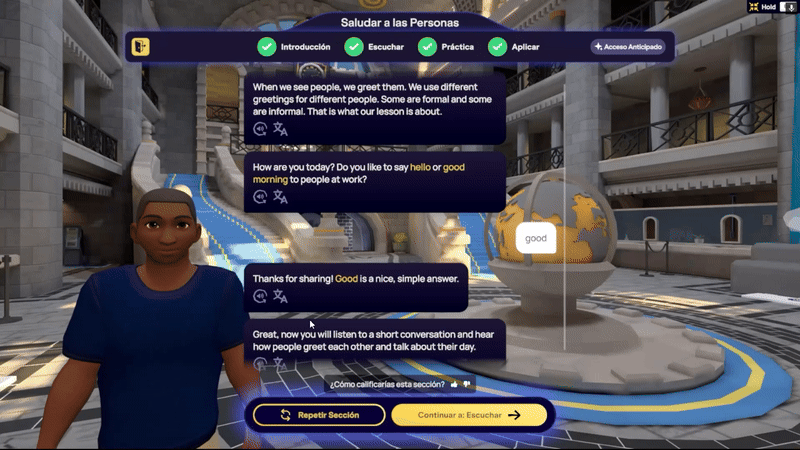Give this section a thumbs down

pos(466,384)
